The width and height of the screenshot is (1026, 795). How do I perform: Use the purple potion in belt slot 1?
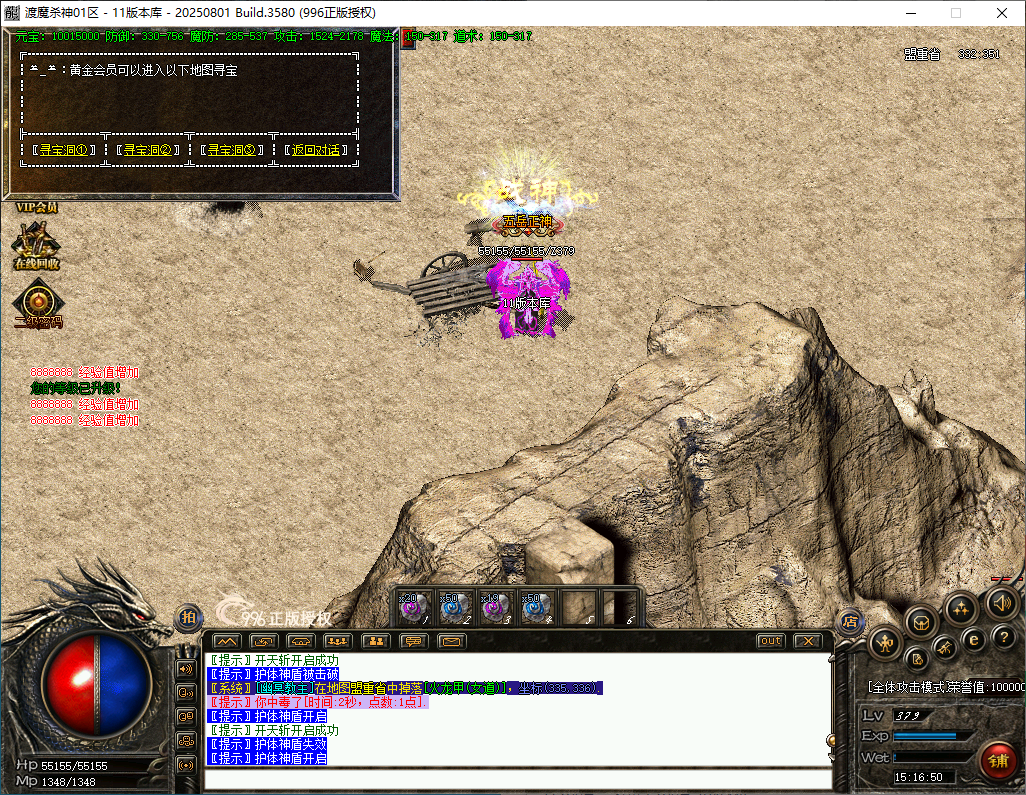click(x=415, y=607)
